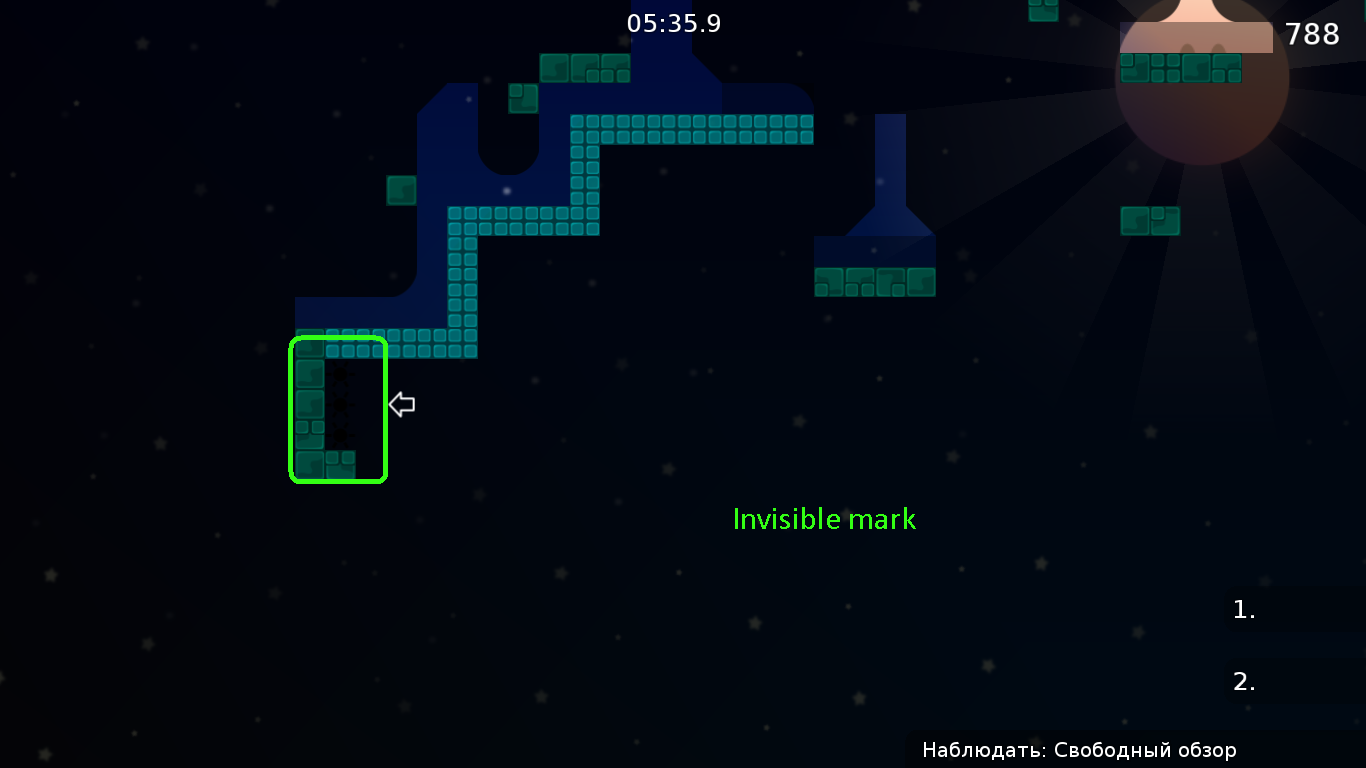Select leaderboard slot 2
The width and height of the screenshot is (1366, 768).
click(x=1243, y=680)
